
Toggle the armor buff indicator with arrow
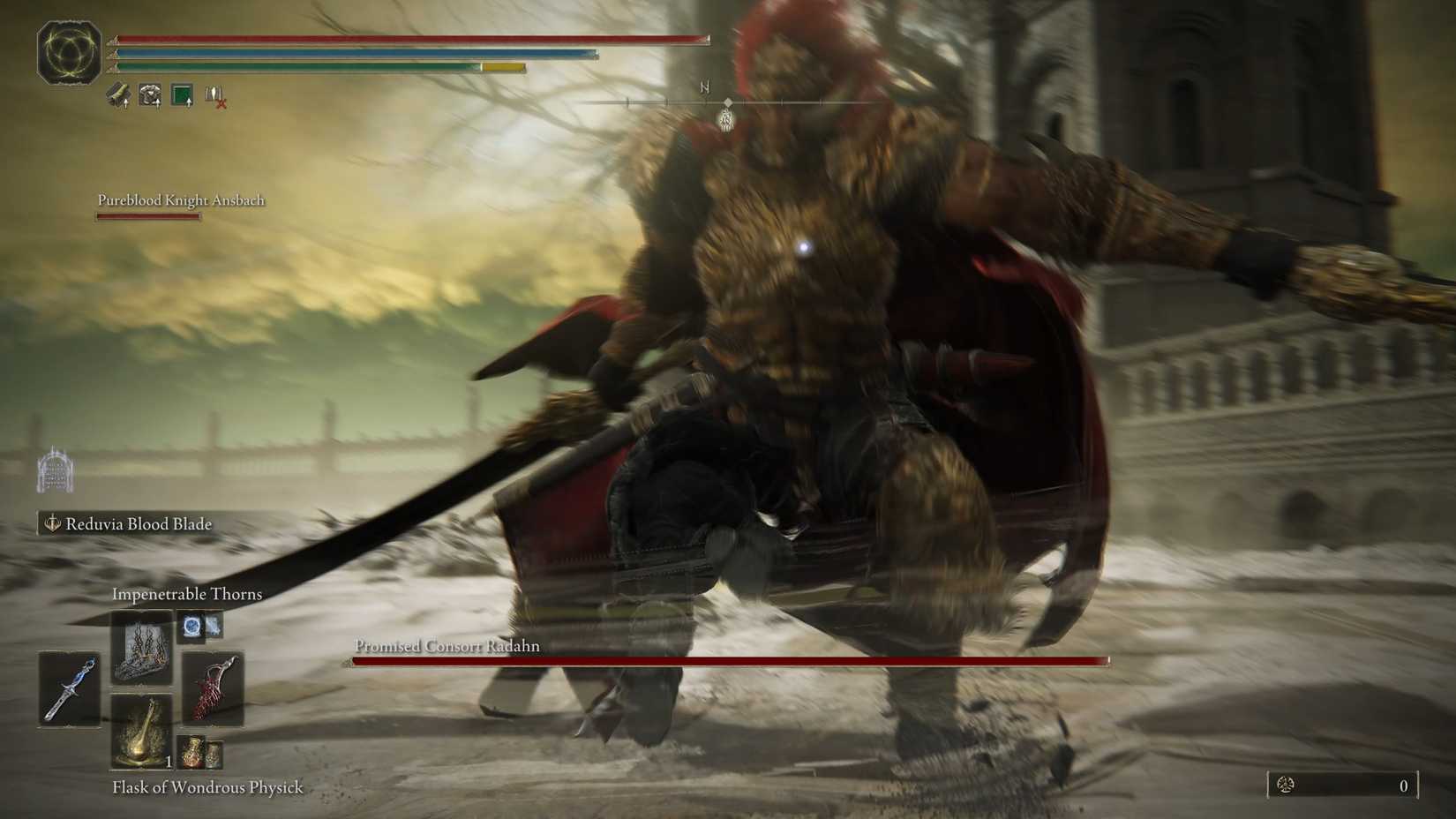(149, 94)
